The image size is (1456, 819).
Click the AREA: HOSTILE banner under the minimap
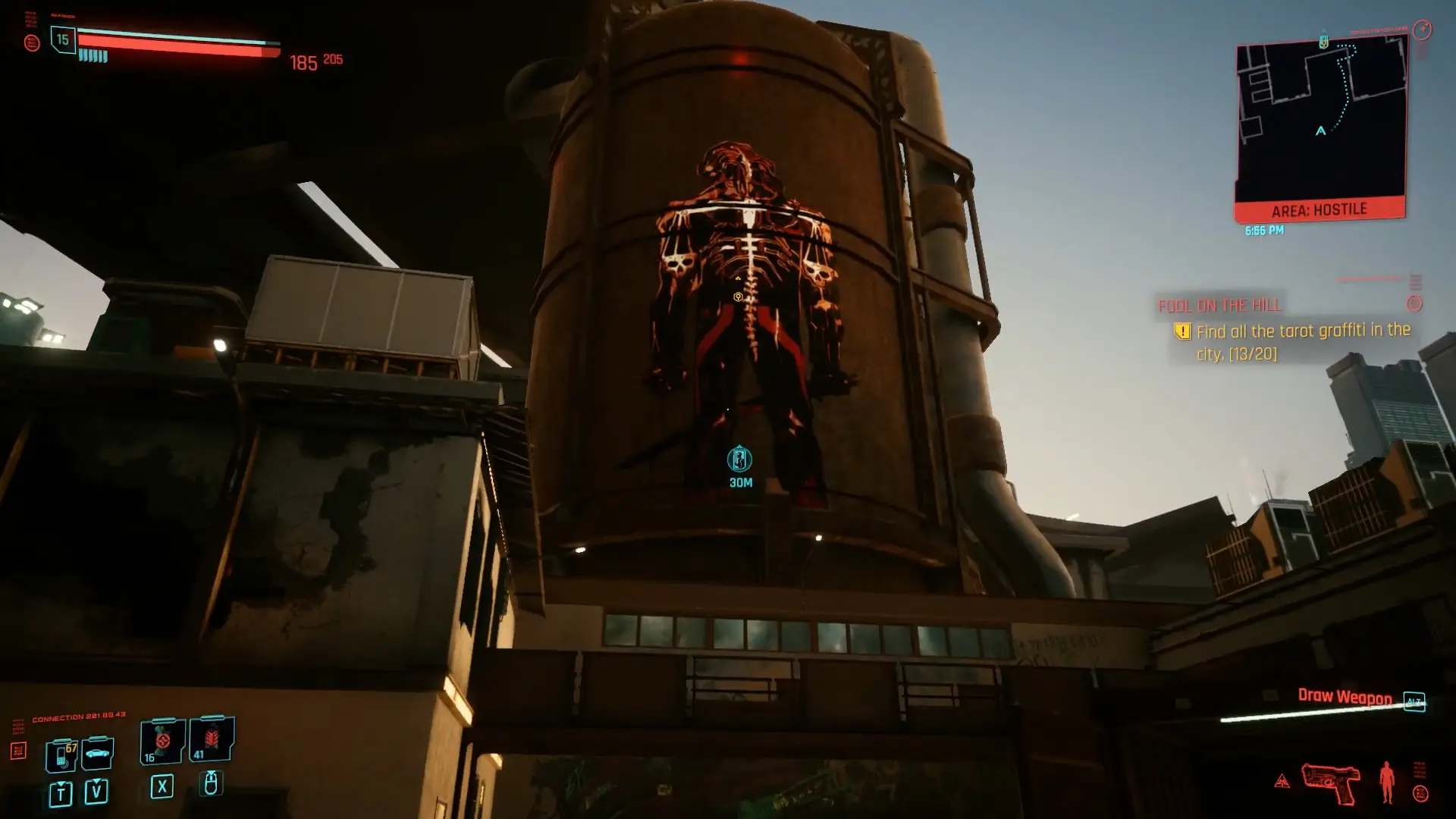(x=1320, y=209)
